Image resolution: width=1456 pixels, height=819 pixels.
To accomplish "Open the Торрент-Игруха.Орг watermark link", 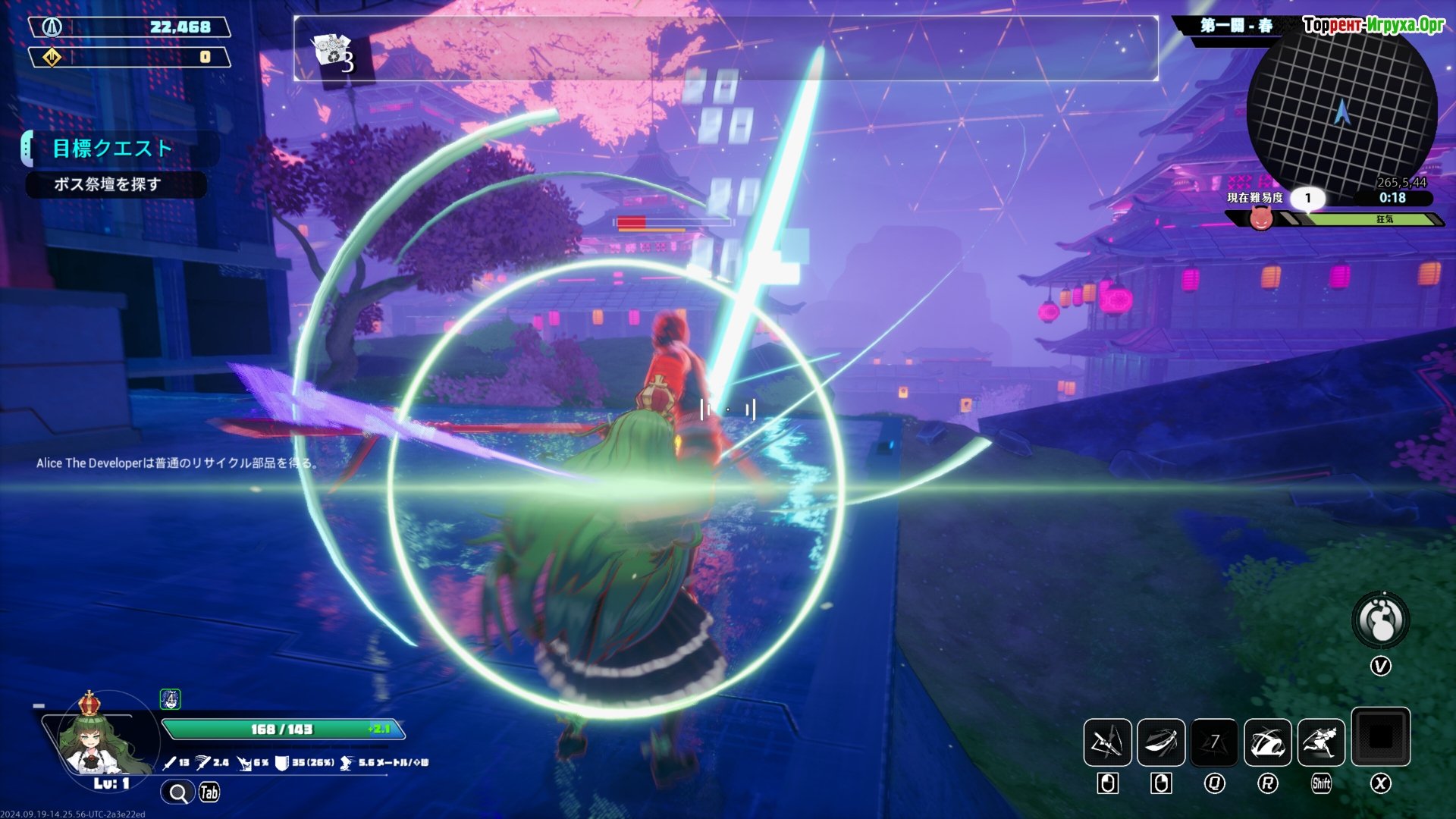I will tap(1373, 25).
